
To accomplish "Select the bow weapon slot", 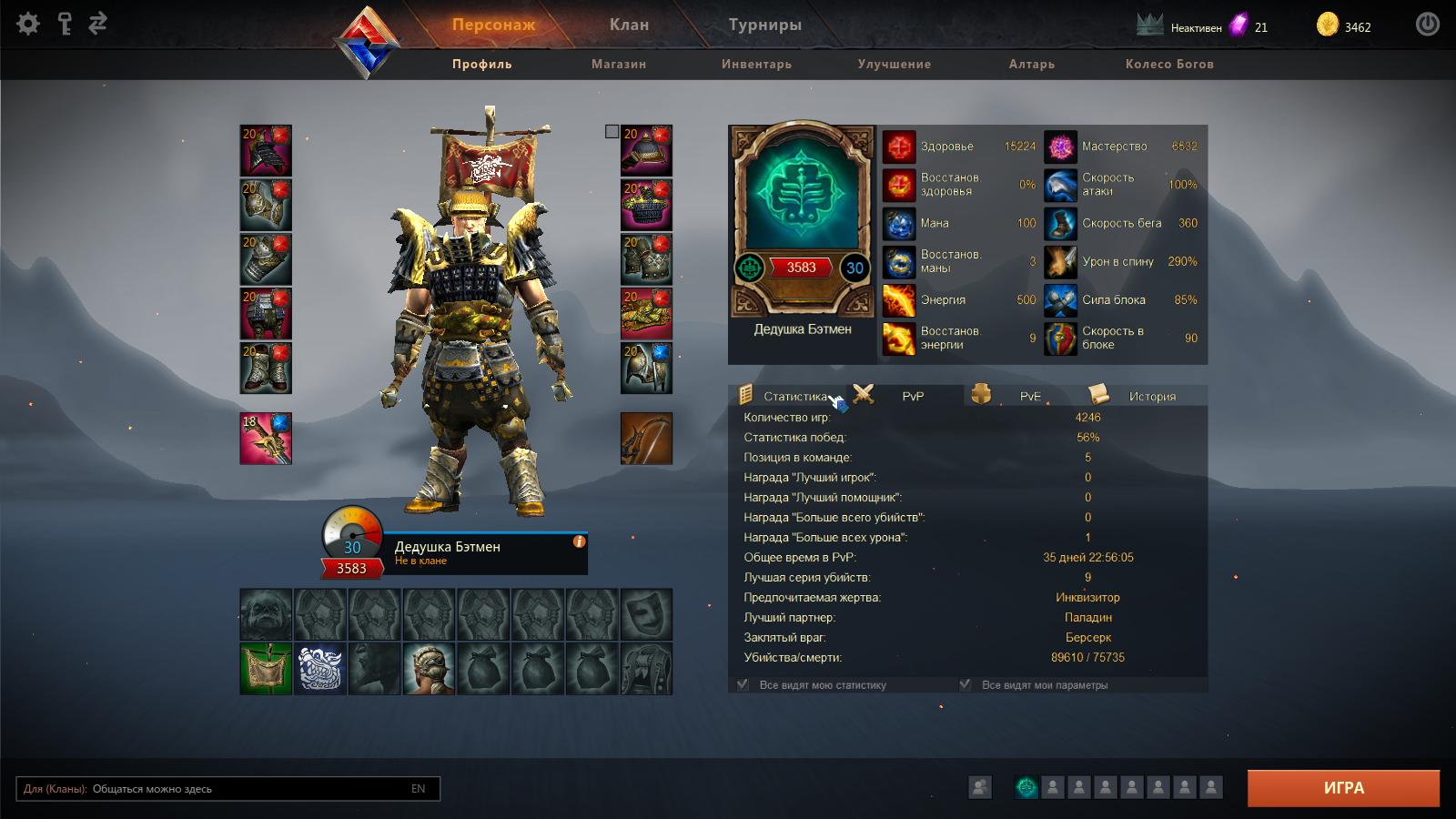I will coord(646,439).
